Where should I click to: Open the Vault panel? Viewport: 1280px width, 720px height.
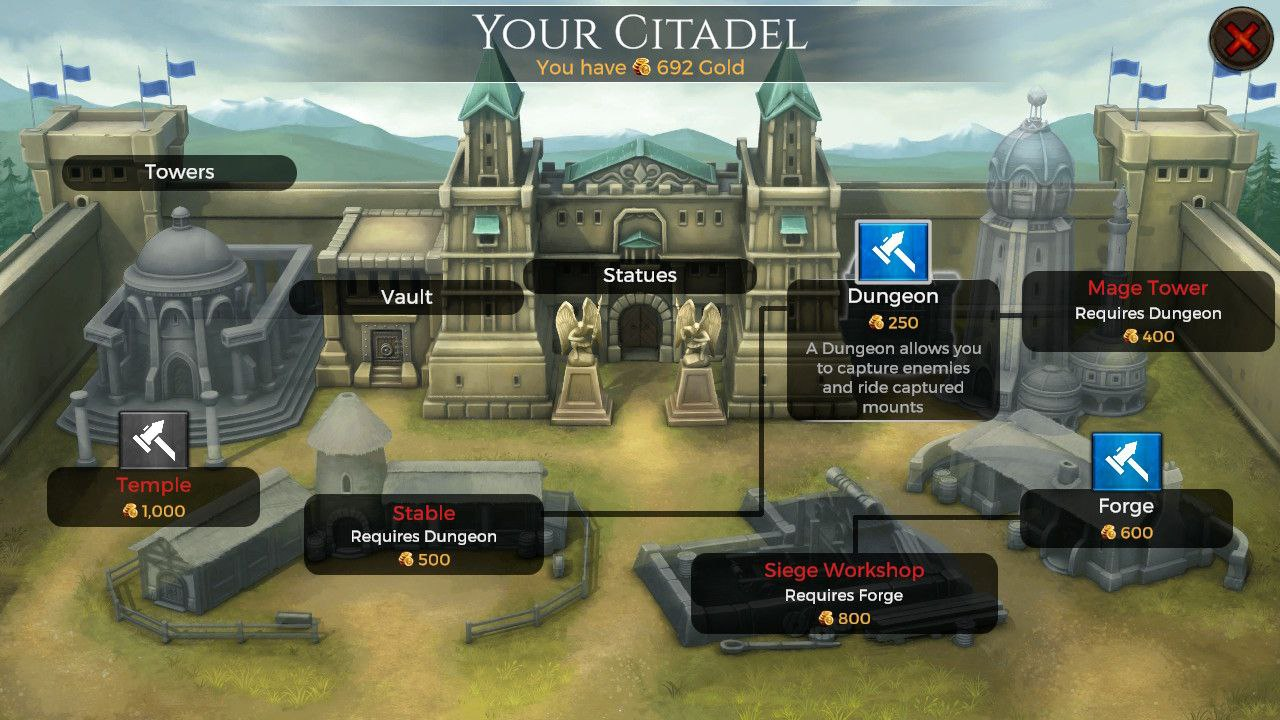point(407,297)
